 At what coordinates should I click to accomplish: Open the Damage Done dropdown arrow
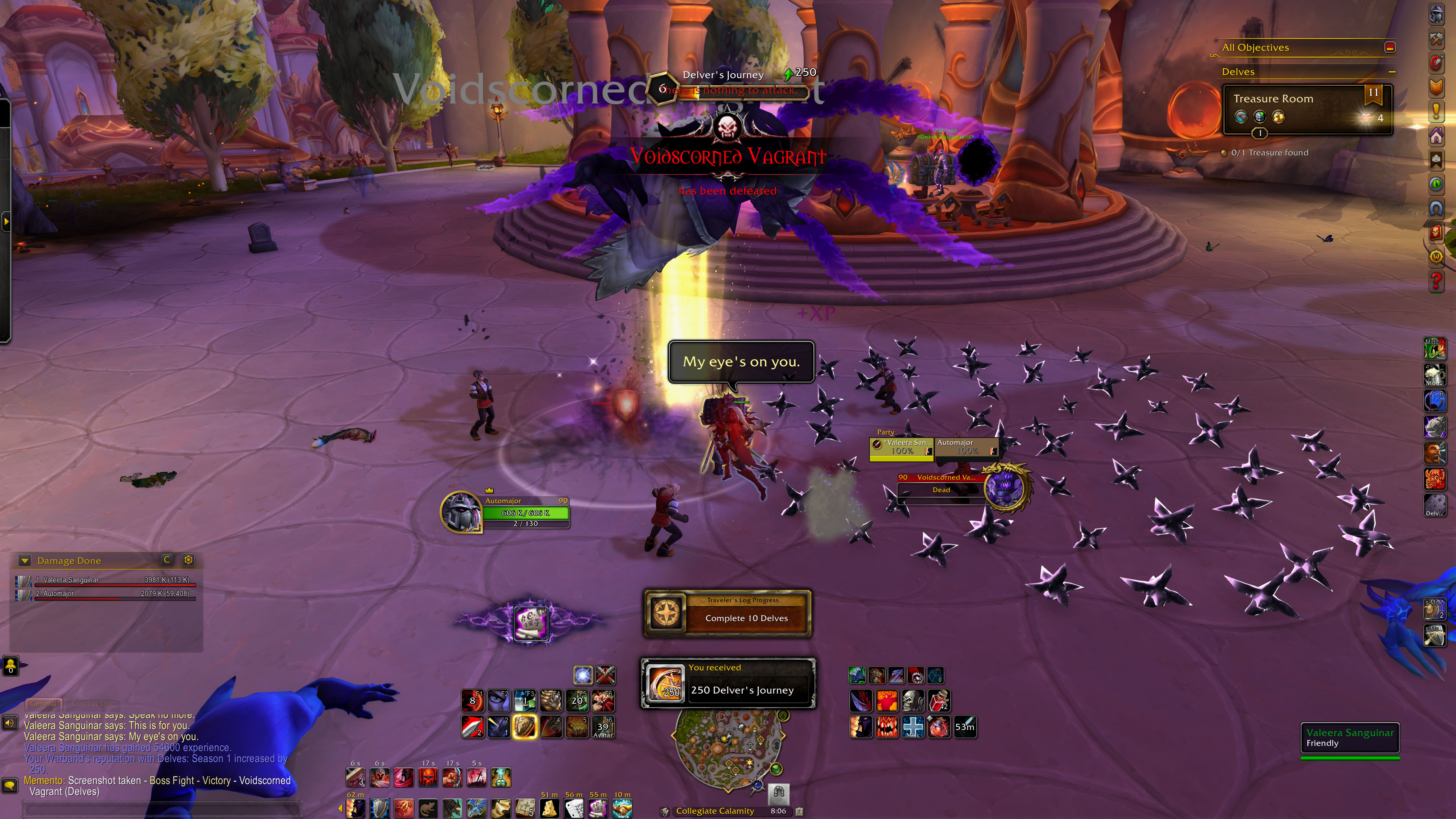(x=24, y=560)
